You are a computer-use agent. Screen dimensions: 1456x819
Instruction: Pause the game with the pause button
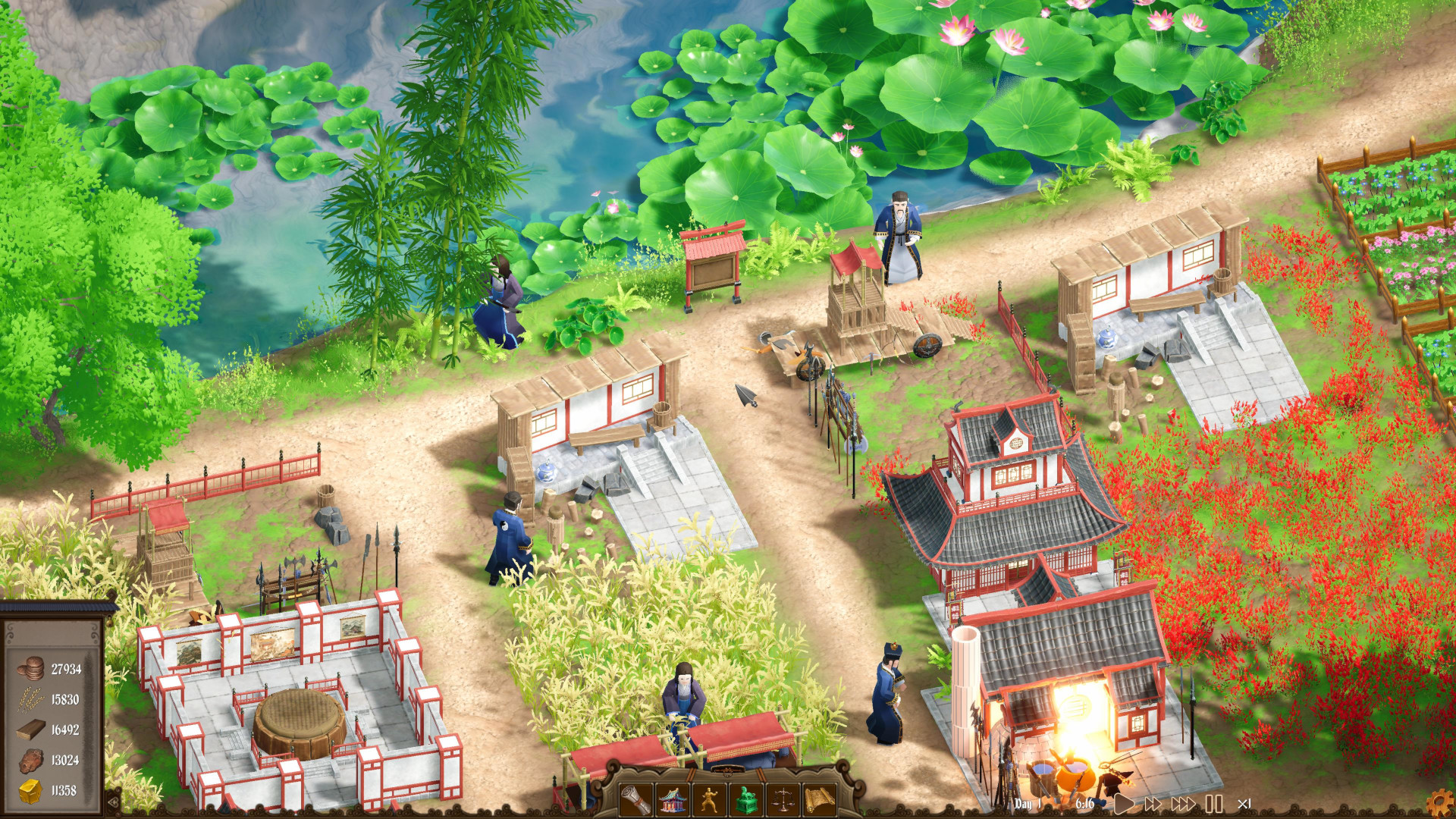(1213, 802)
